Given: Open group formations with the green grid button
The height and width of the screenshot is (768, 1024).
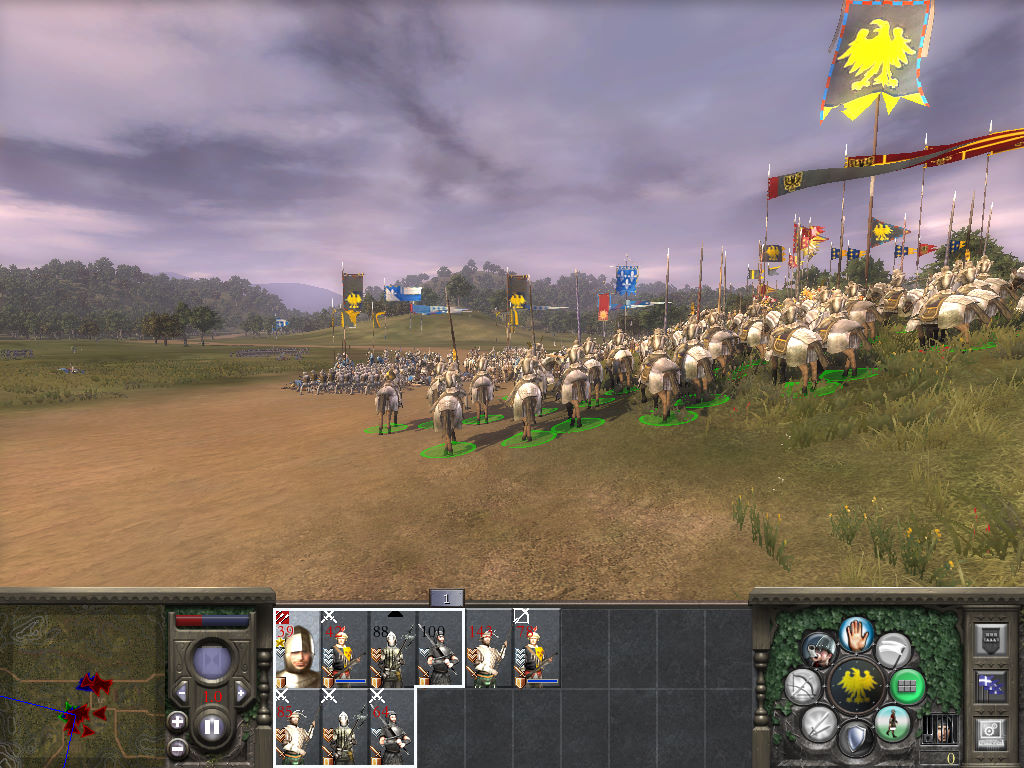Looking at the screenshot, I should [x=907, y=687].
